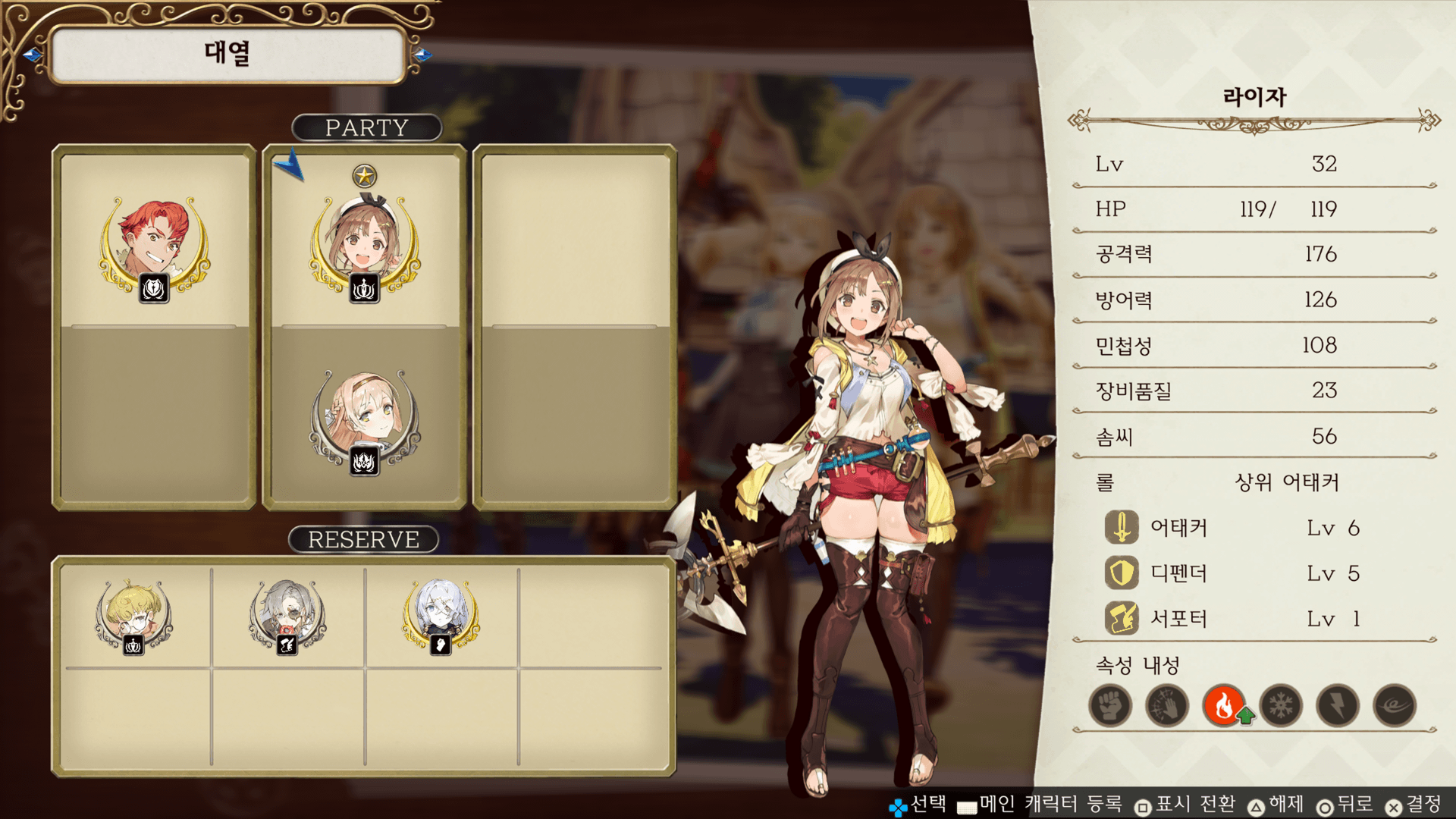Click the right arrow beside the 대열 title
This screenshot has width=1456, height=819.
point(422,54)
